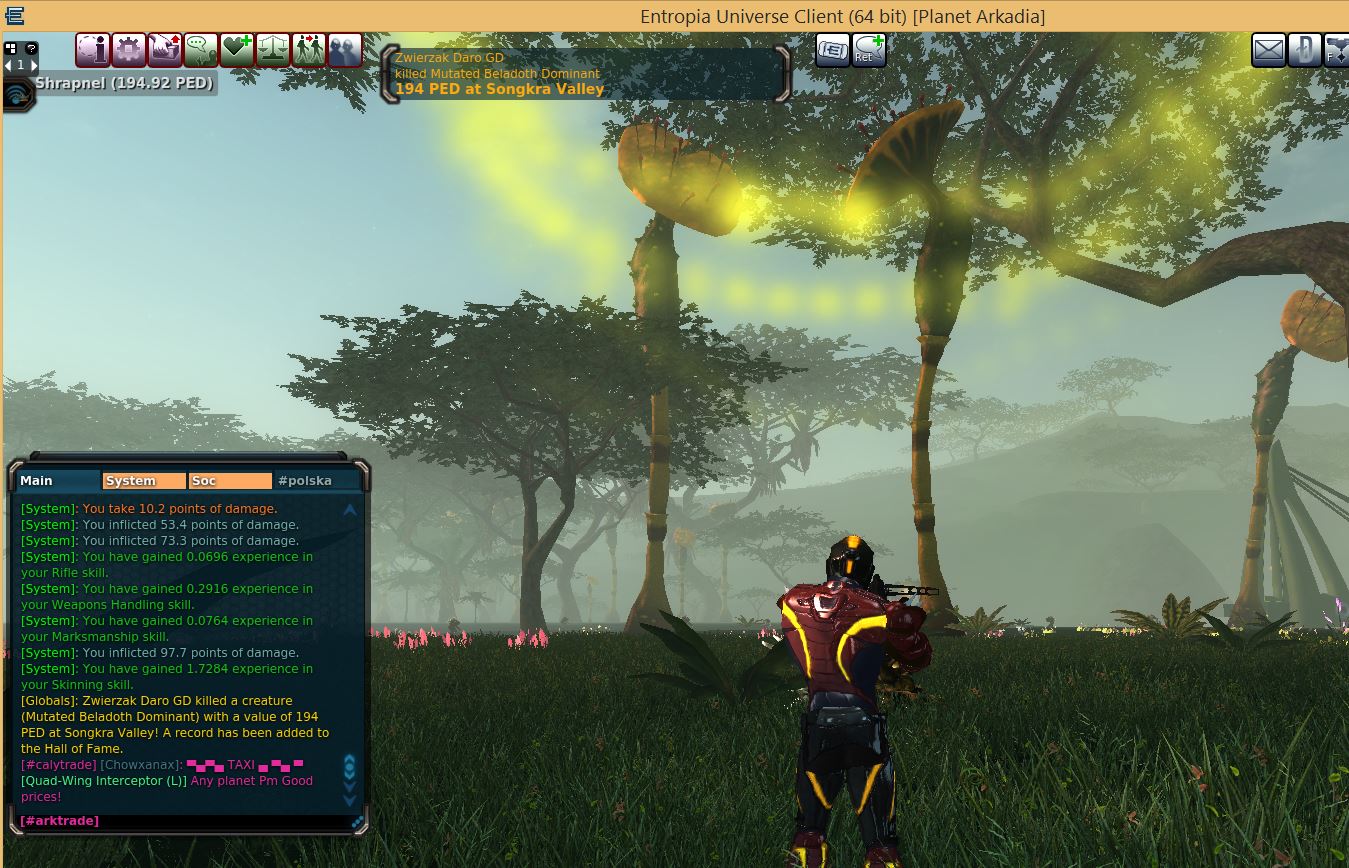Click the heart with green plus icon
This screenshot has width=1349, height=868.
pyautogui.click(x=237, y=50)
